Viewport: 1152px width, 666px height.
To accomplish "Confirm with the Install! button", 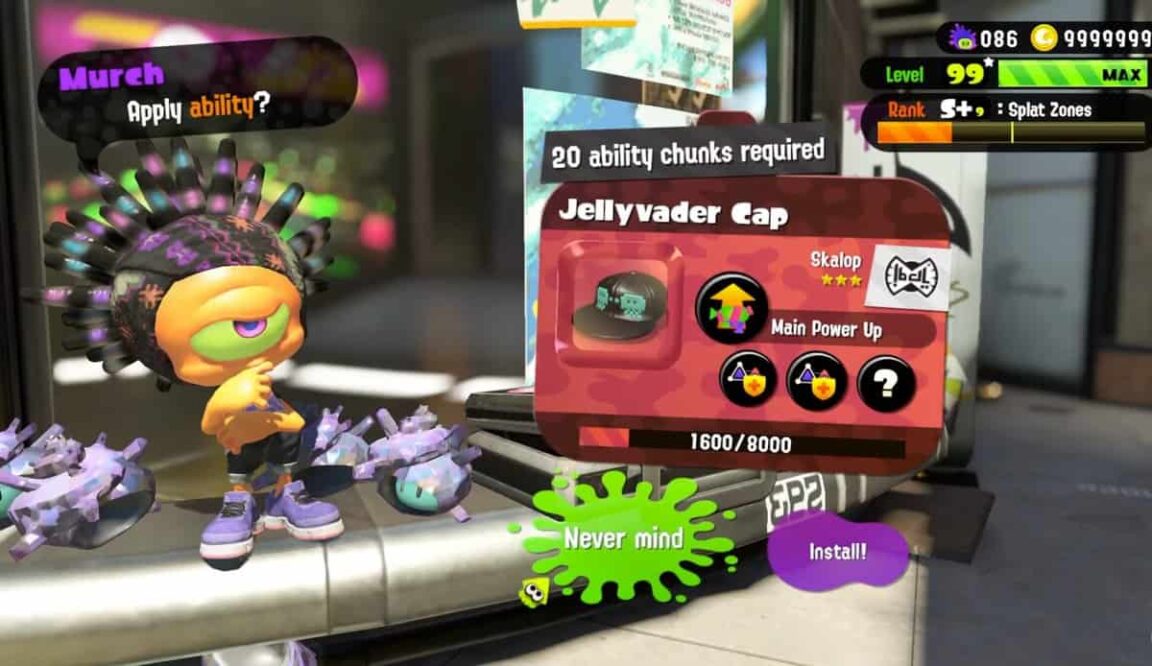I will 838,551.
